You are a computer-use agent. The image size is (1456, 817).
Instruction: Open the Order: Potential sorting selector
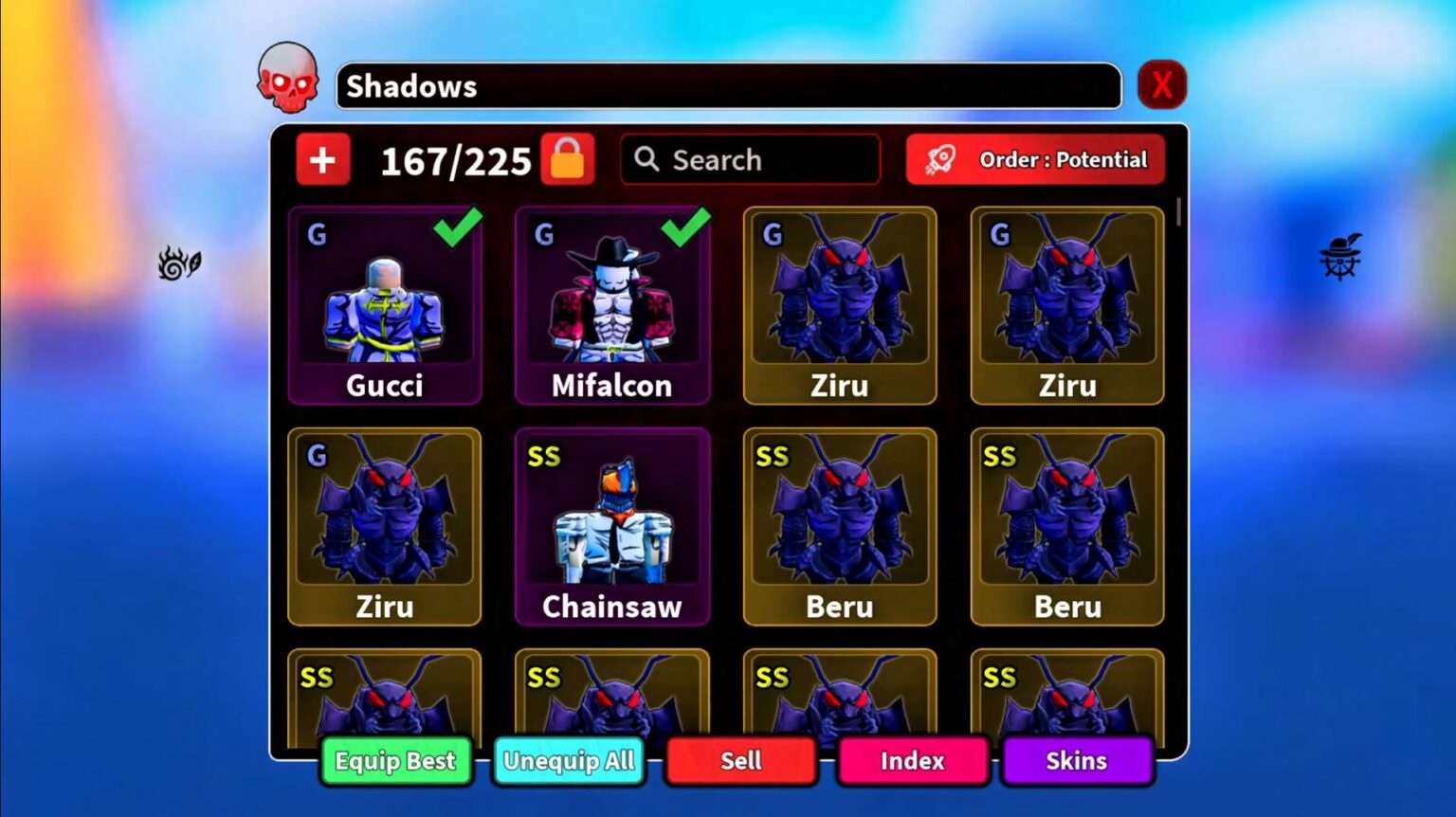tap(1036, 159)
